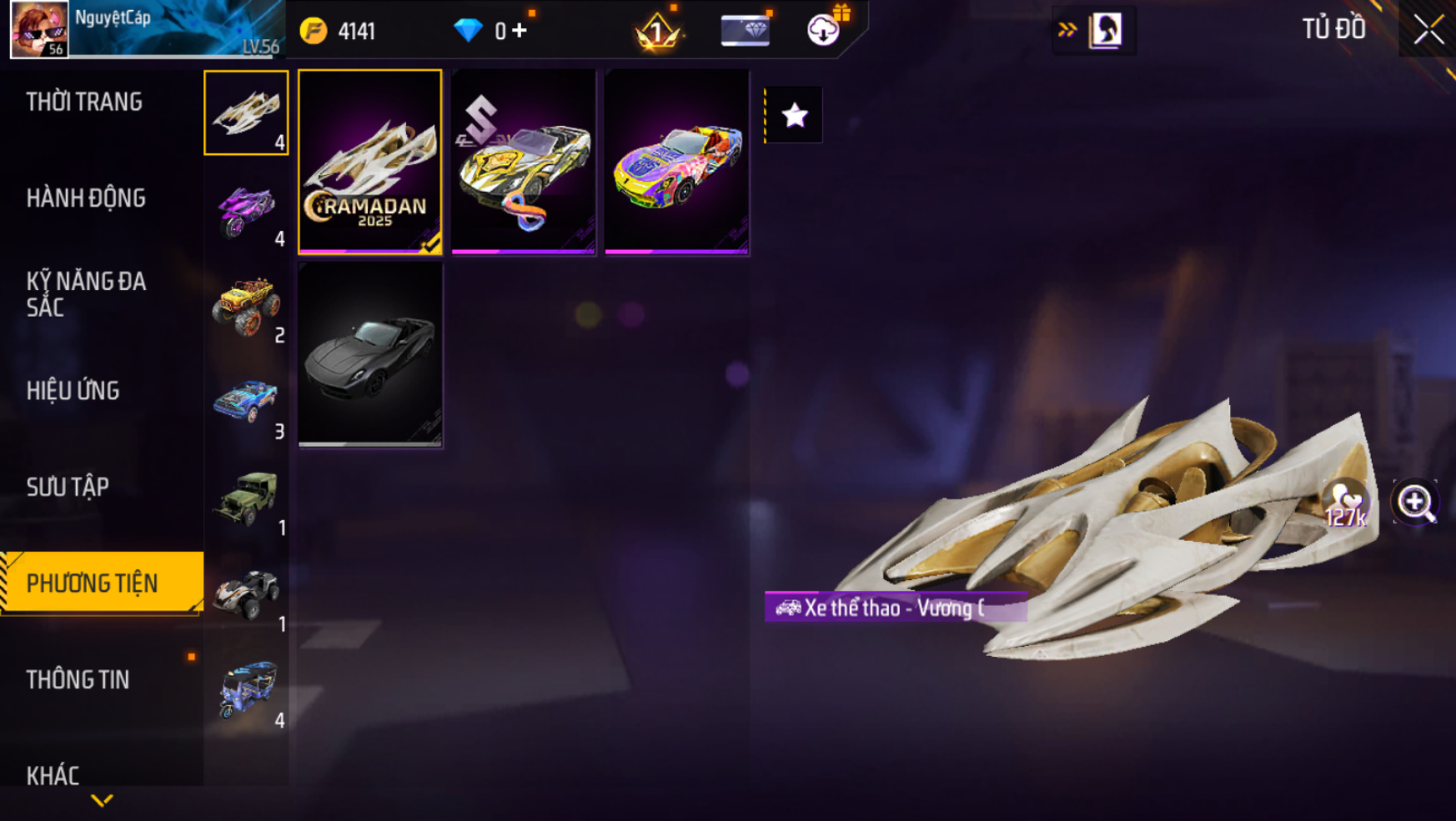Screen dimensions: 1456x821
Task: Pick the colorful graffiti sports car skin
Action: click(x=677, y=162)
